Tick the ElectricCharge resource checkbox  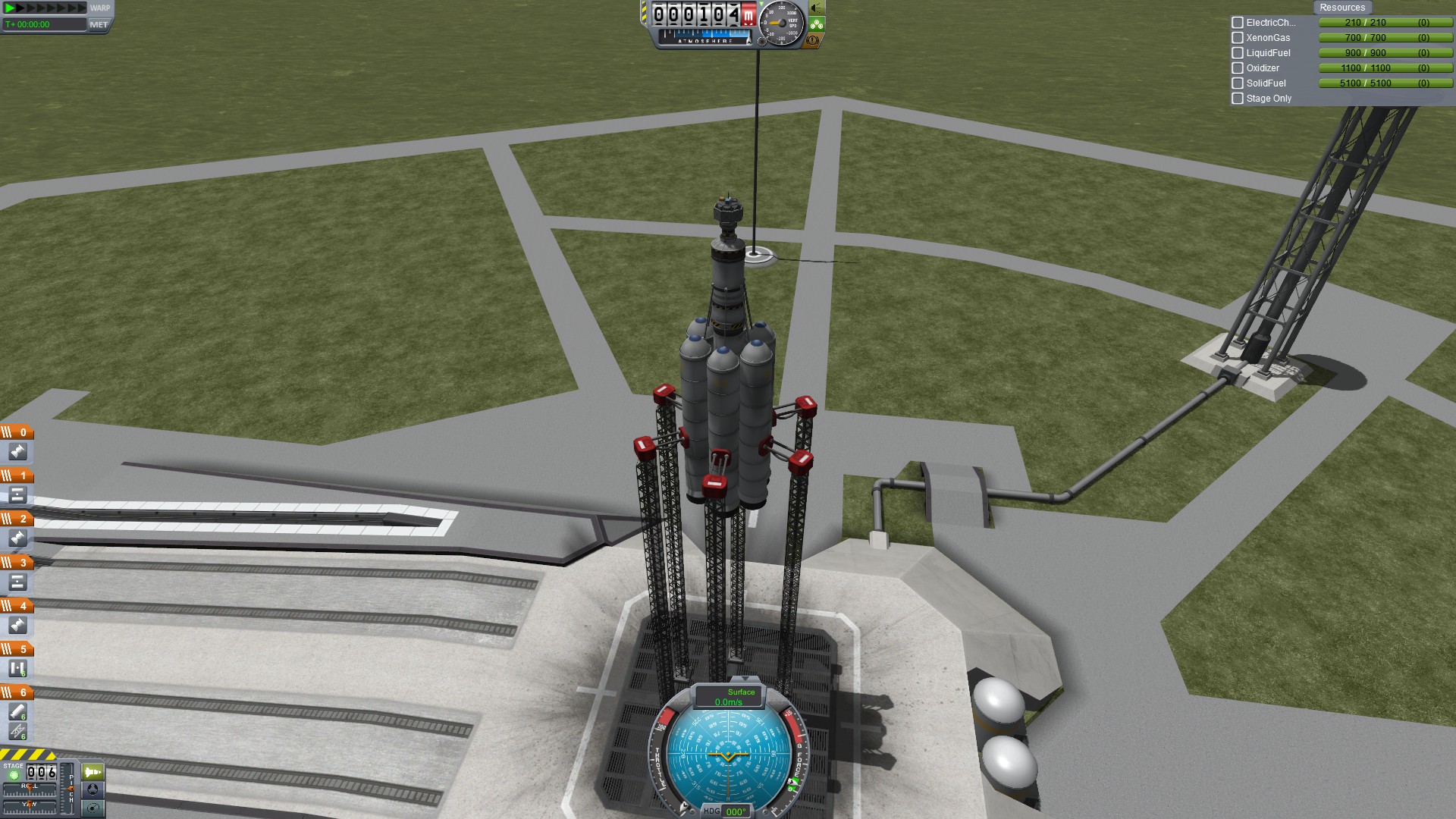click(1238, 23)
